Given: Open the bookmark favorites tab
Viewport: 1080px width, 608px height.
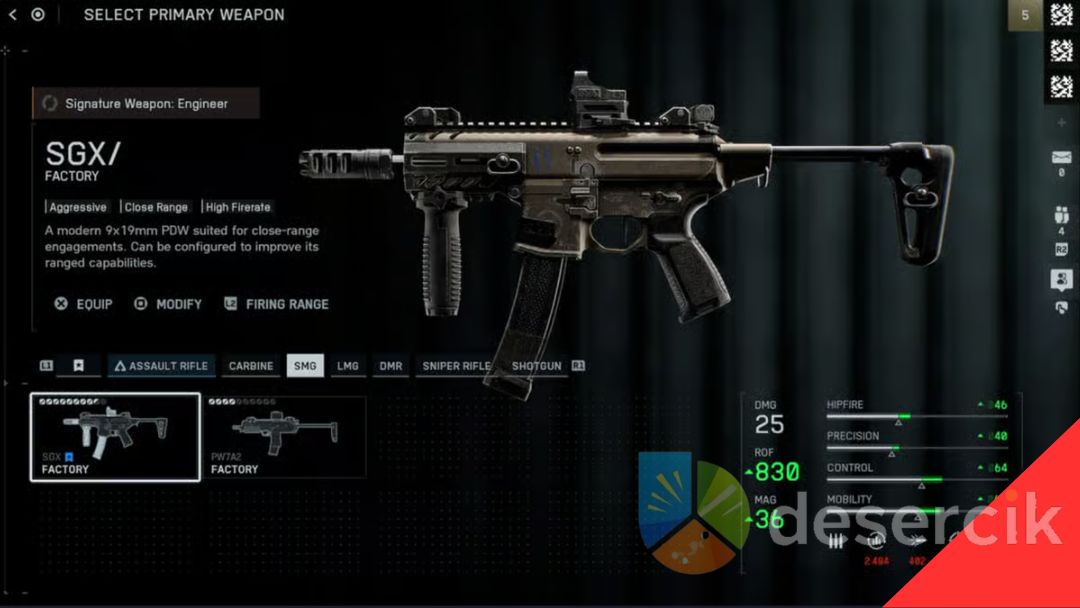Looking at the screenshot, I should [78, 366].
